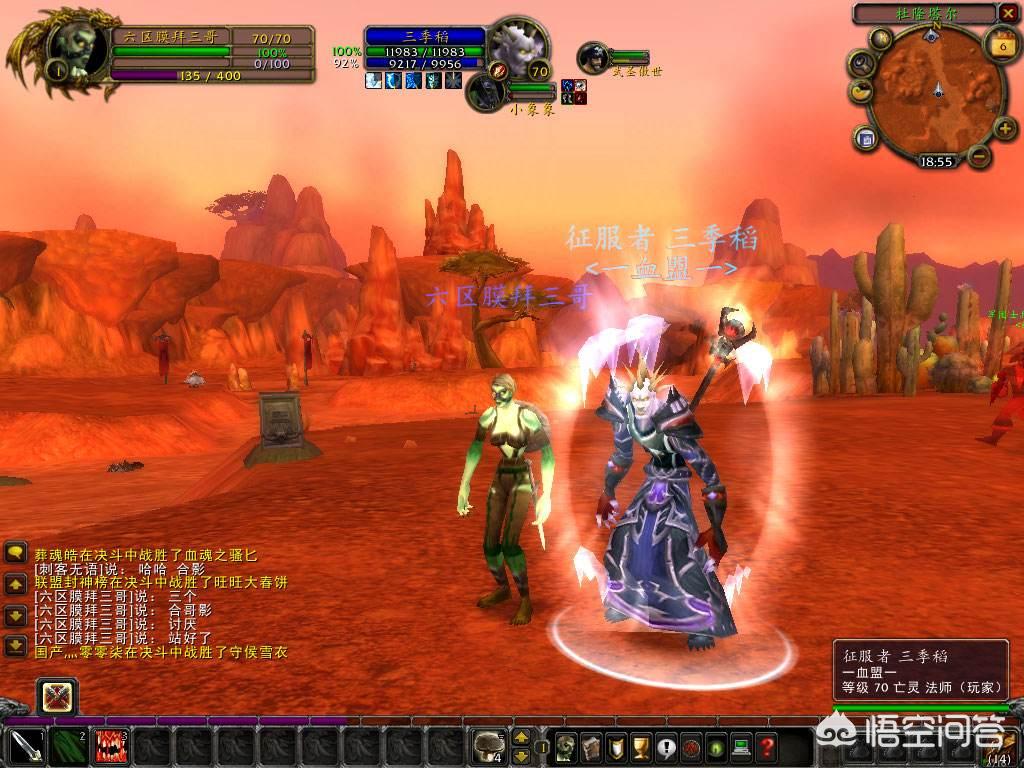This screenshot has width=1024, height=768.
Task: Activate the red fanged mouth ability
Action: tap(110, 746)
